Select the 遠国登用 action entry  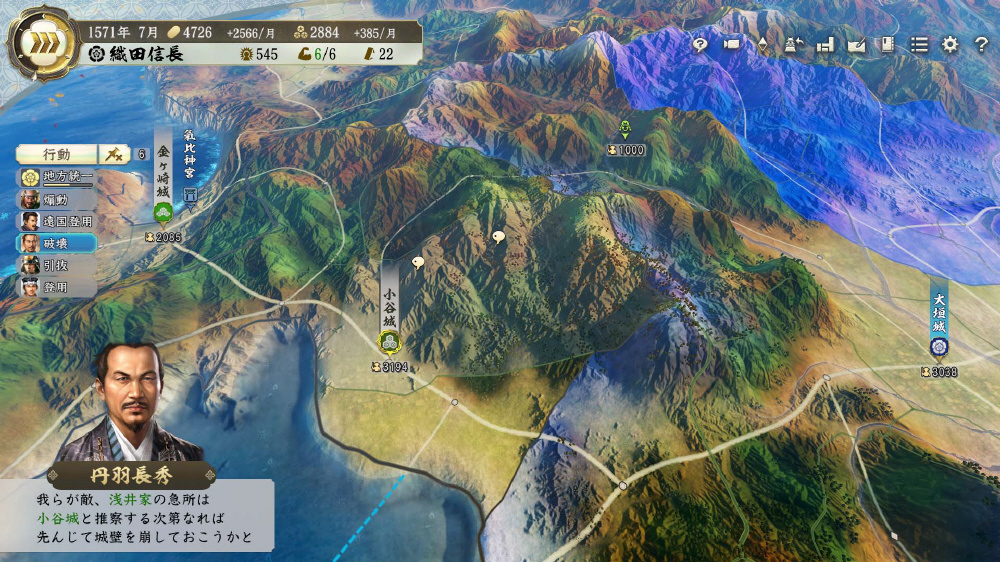[57, 221]
